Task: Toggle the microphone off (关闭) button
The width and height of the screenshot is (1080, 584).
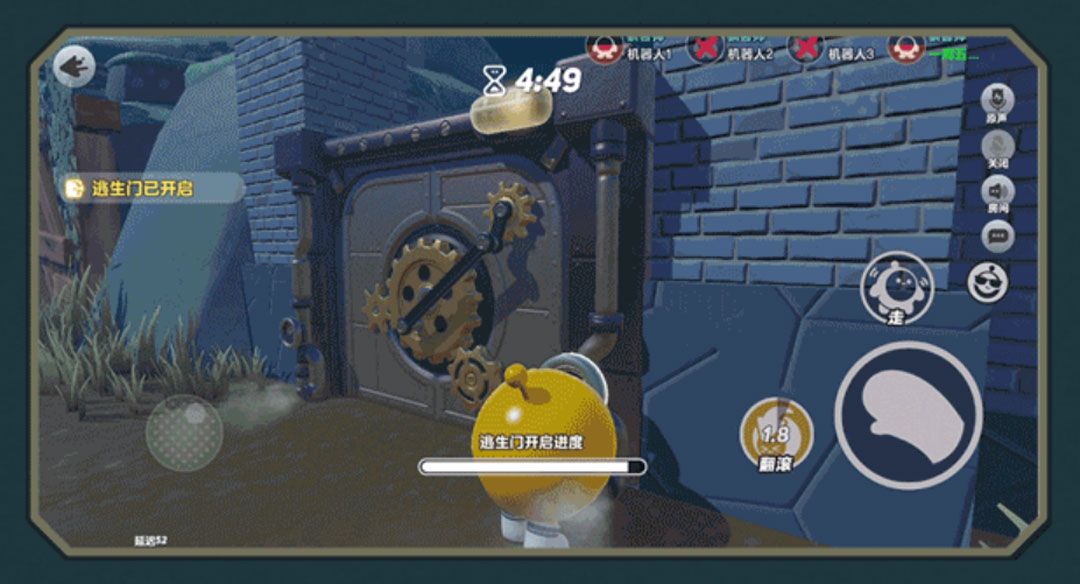Action: pyautogui.click(x=997, y=148)
